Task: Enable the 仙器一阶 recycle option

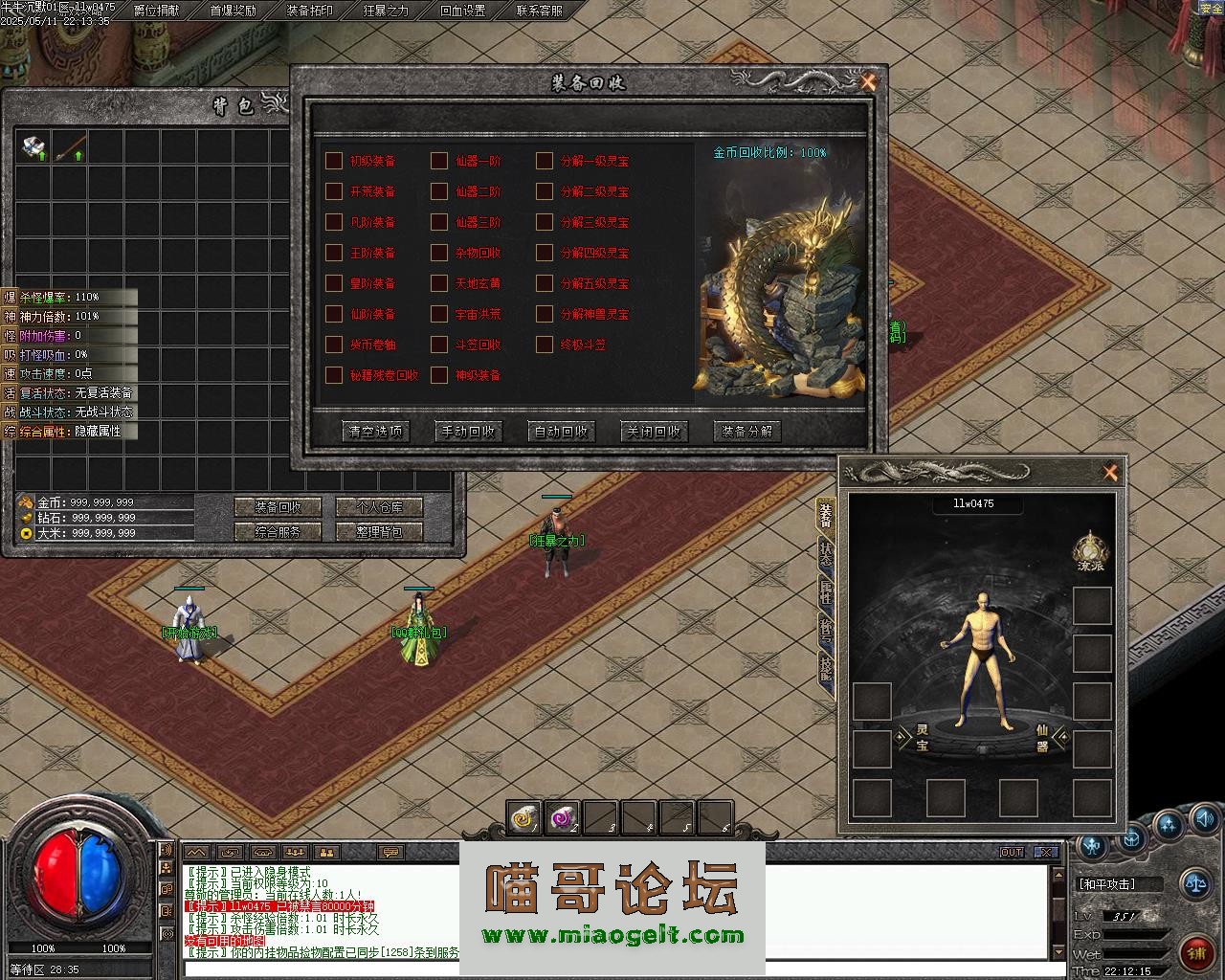Action: [439, 161]
